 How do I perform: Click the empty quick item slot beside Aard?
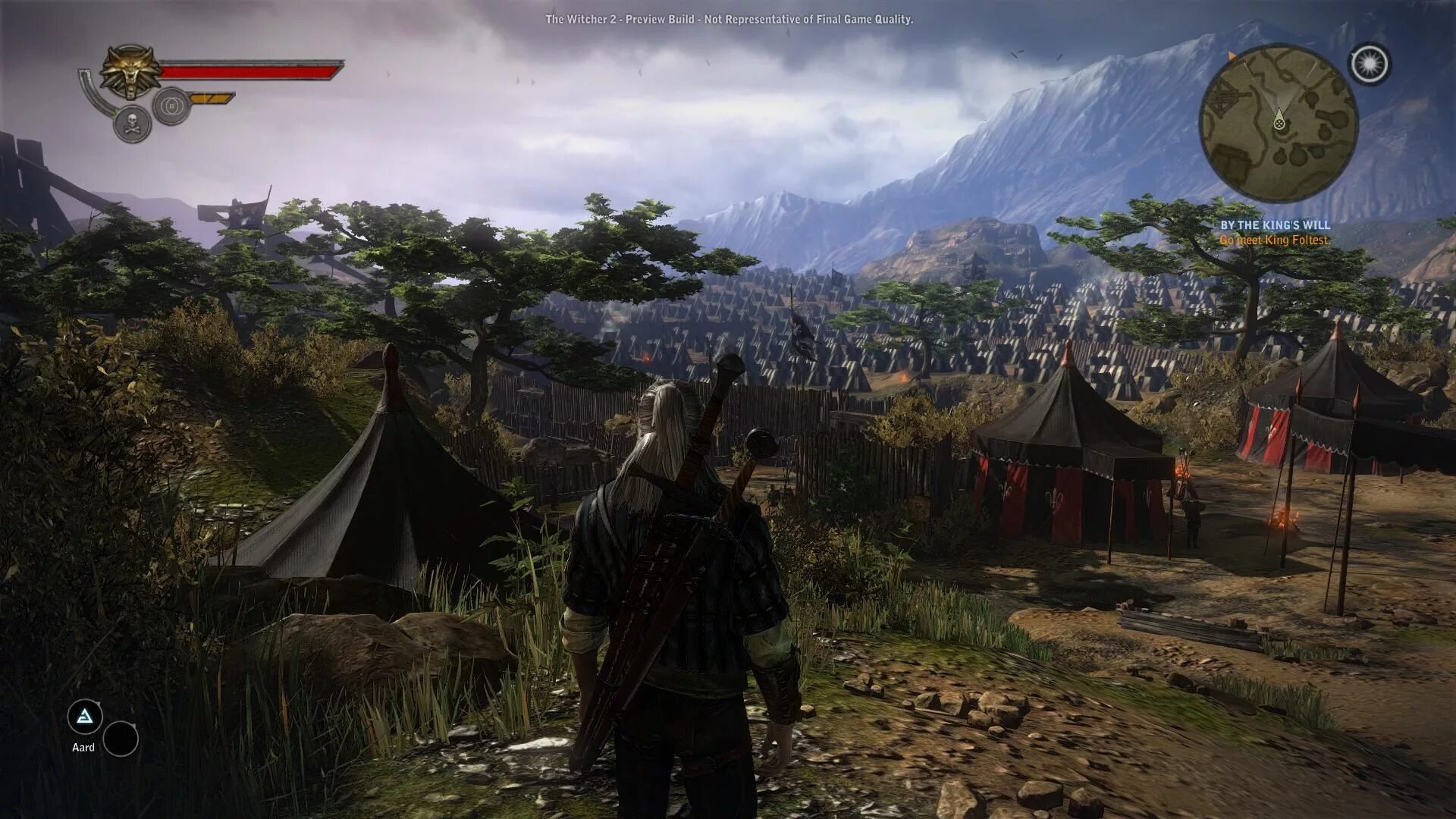tap(121, 739)
